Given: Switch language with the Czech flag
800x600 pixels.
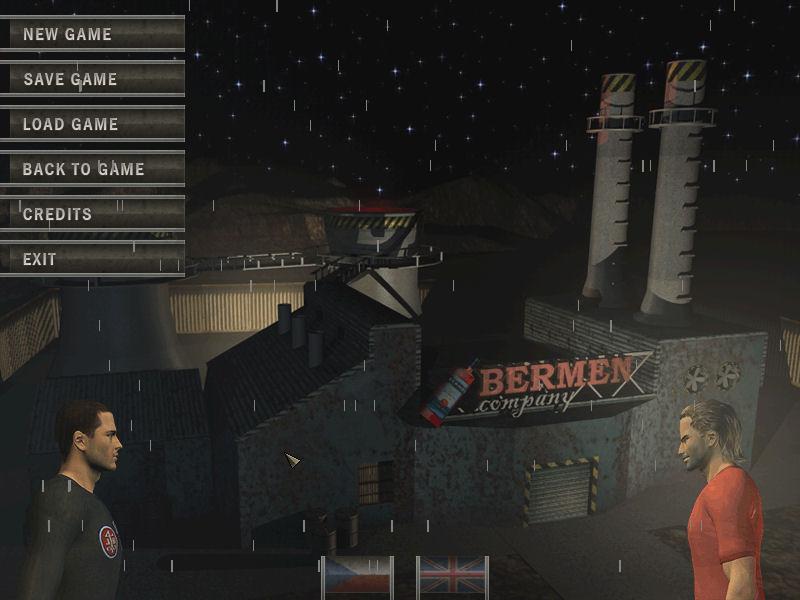Looking at the screenshot, I should tap(358, 576).
